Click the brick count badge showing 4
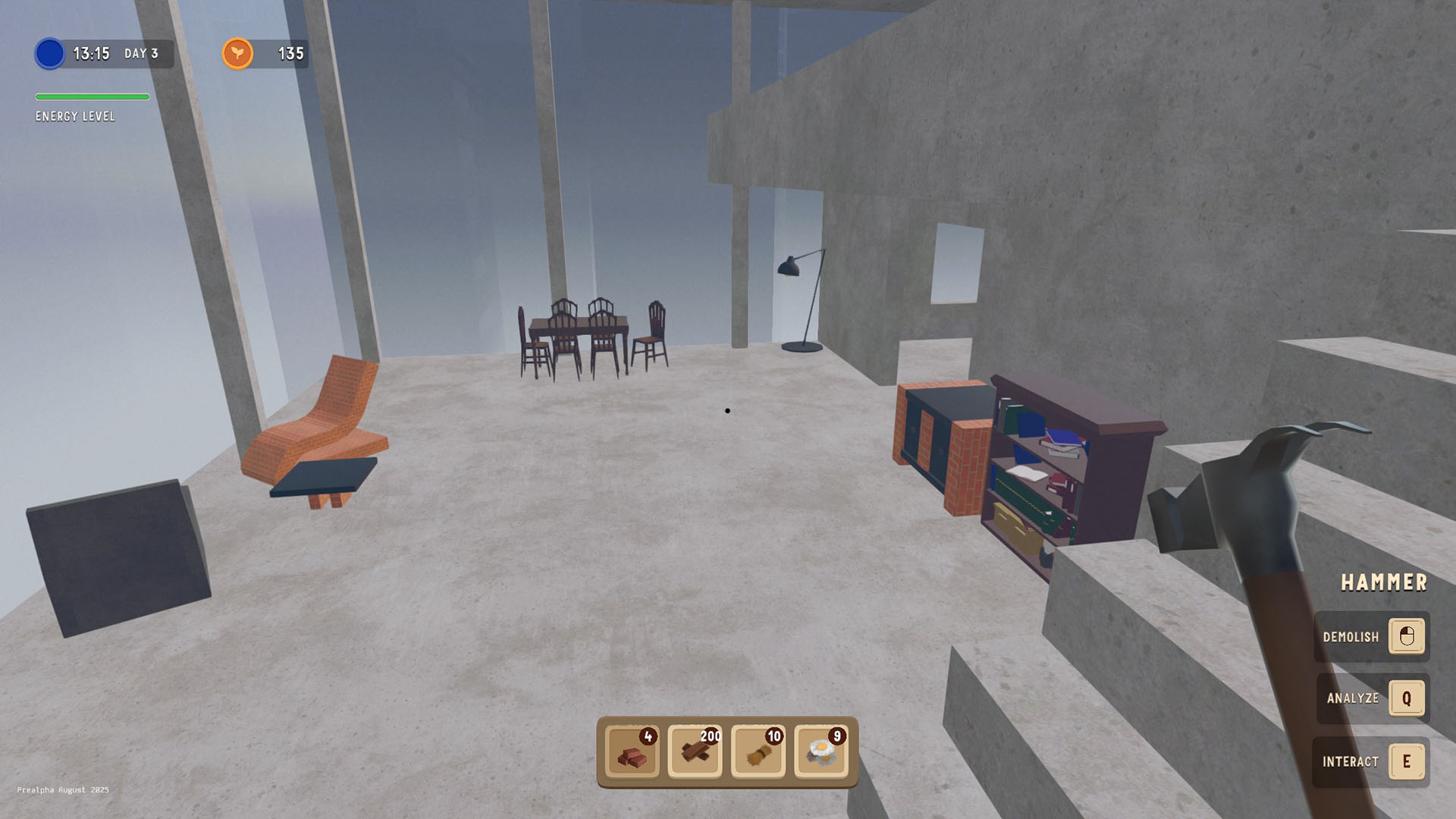The width and height of the screenshot is (1456, 819). click(x=650, y=736)
